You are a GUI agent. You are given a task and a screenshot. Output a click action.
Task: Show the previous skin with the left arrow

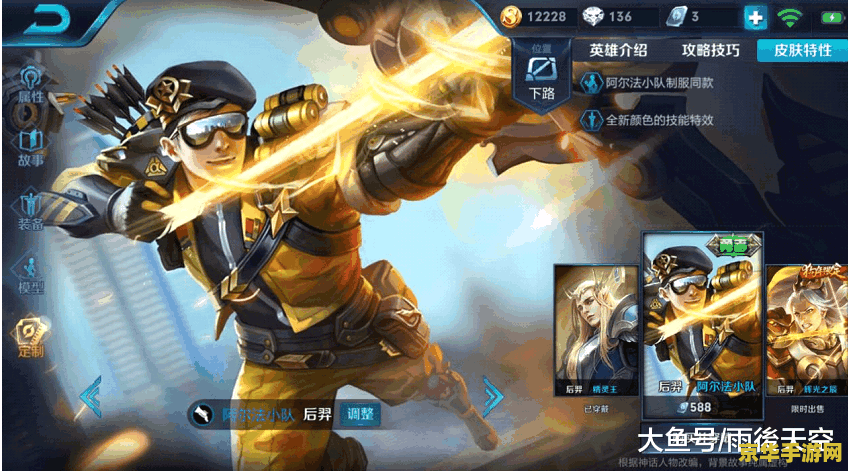(90, 396)
